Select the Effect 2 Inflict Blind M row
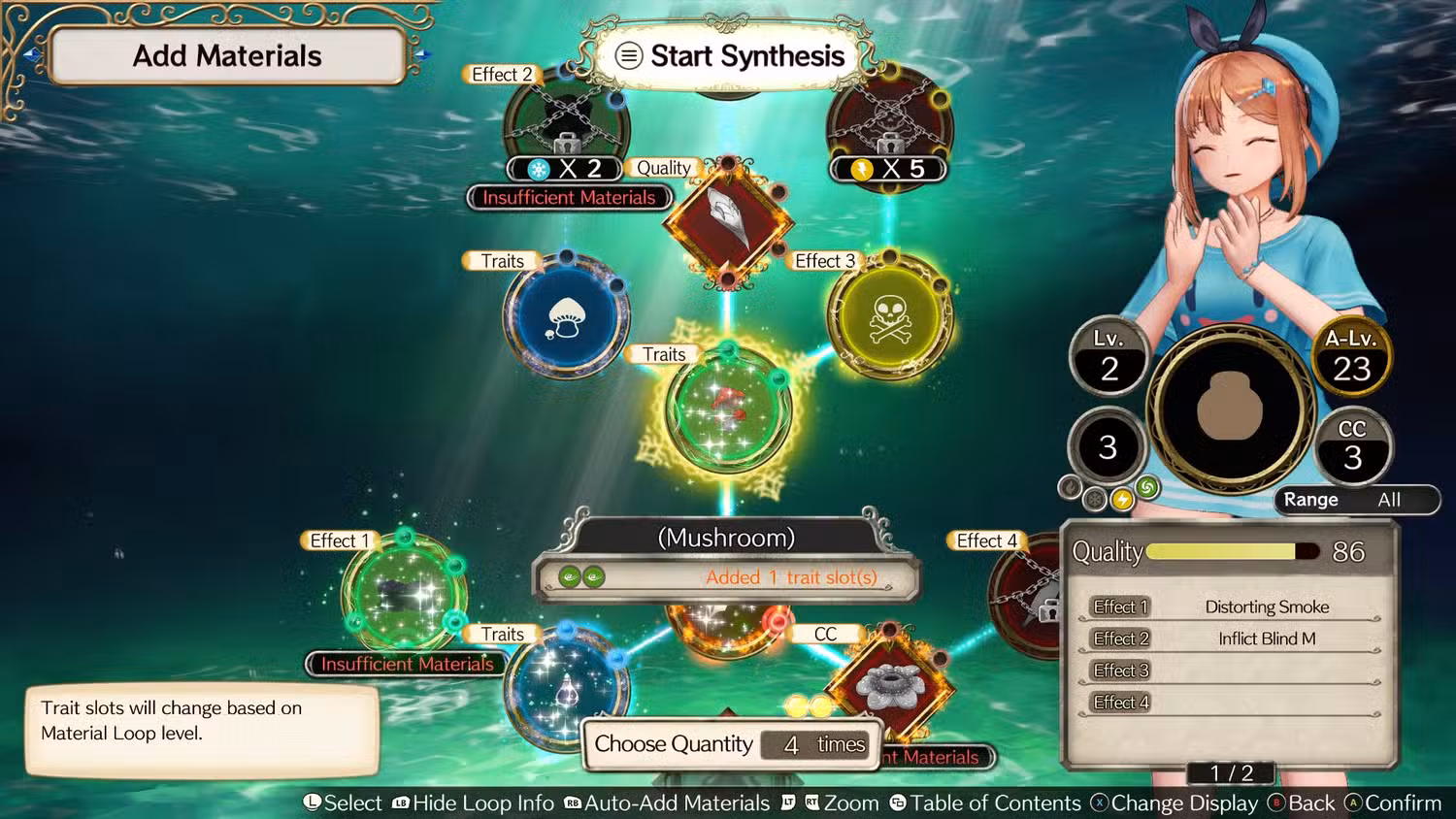The width and height of the screenshot is (1456, 819). (1231, 639)
